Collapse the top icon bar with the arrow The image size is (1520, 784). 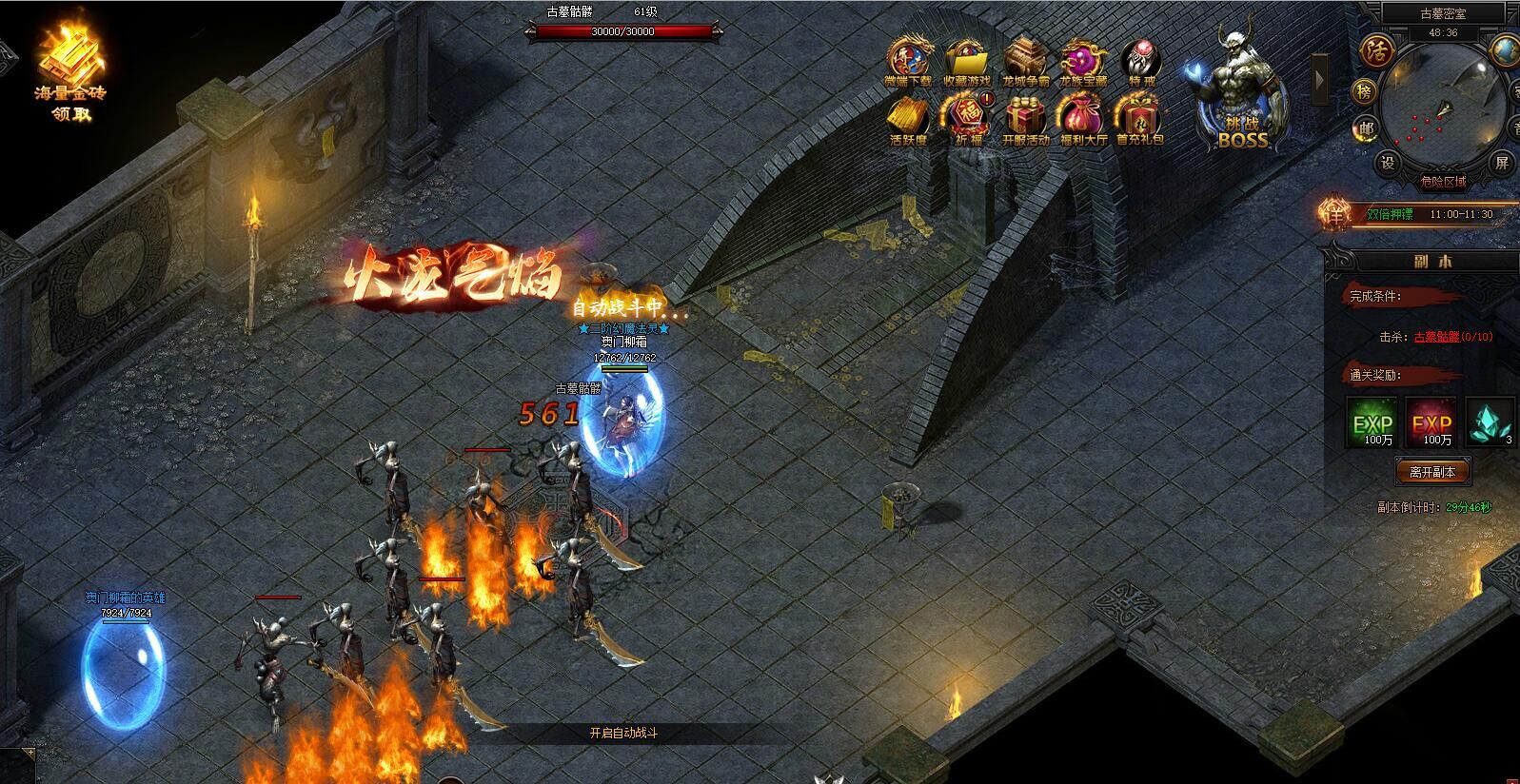tap(1320, 79)
